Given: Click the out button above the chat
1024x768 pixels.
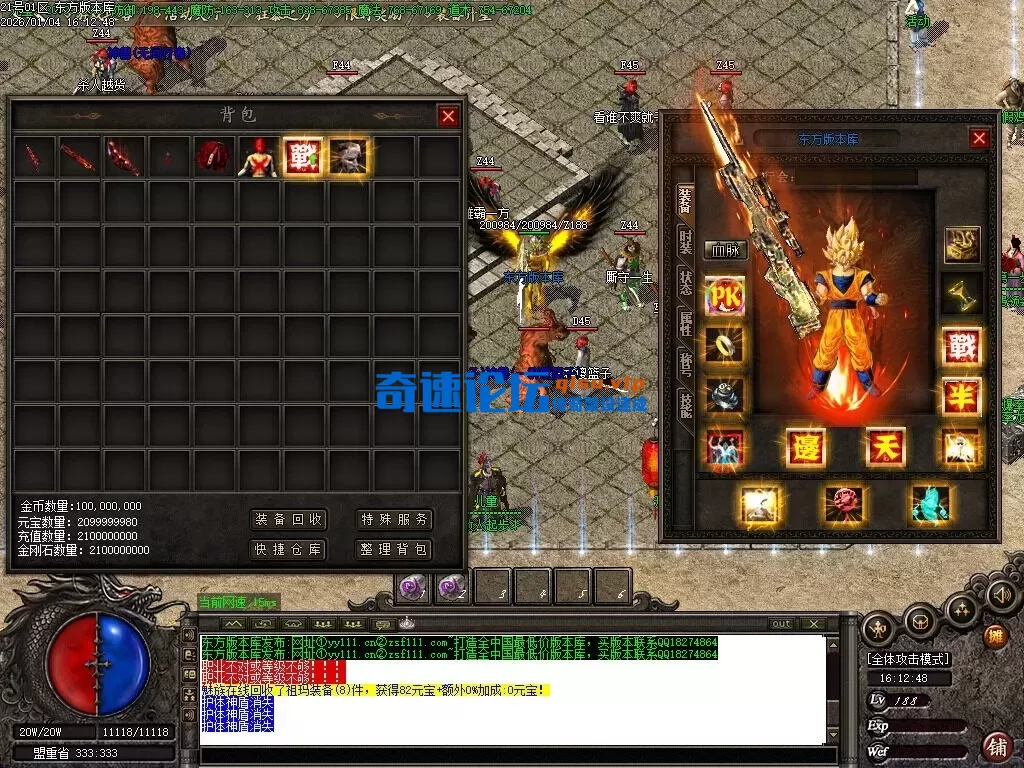Looking at the screenshot, I should tap(781, 624).
